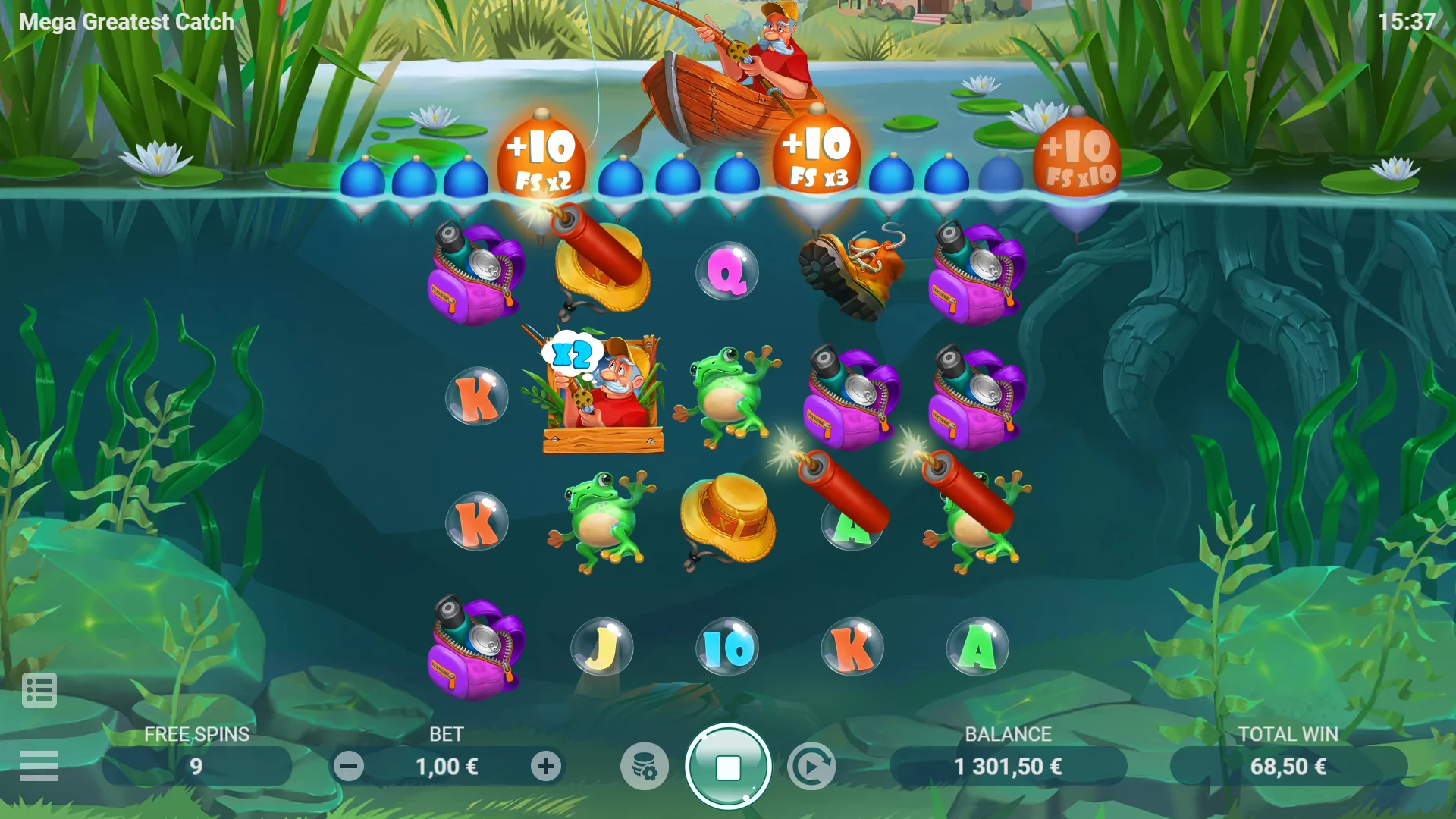The image size is (1456, 819).
Task: Open the autoplay spin options icon
Action: pos(811,766)
